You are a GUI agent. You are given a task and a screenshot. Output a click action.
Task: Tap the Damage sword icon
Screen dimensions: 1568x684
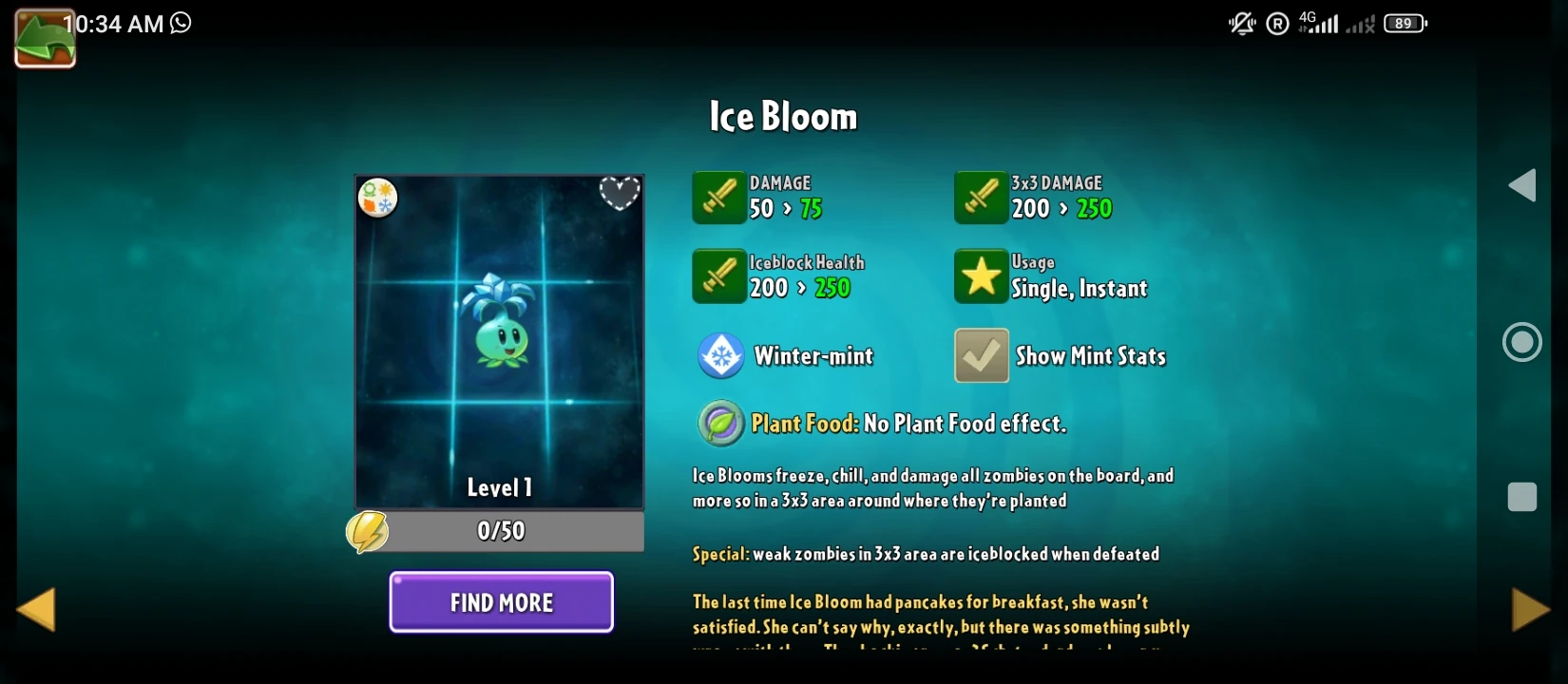(x=719, y=198)
